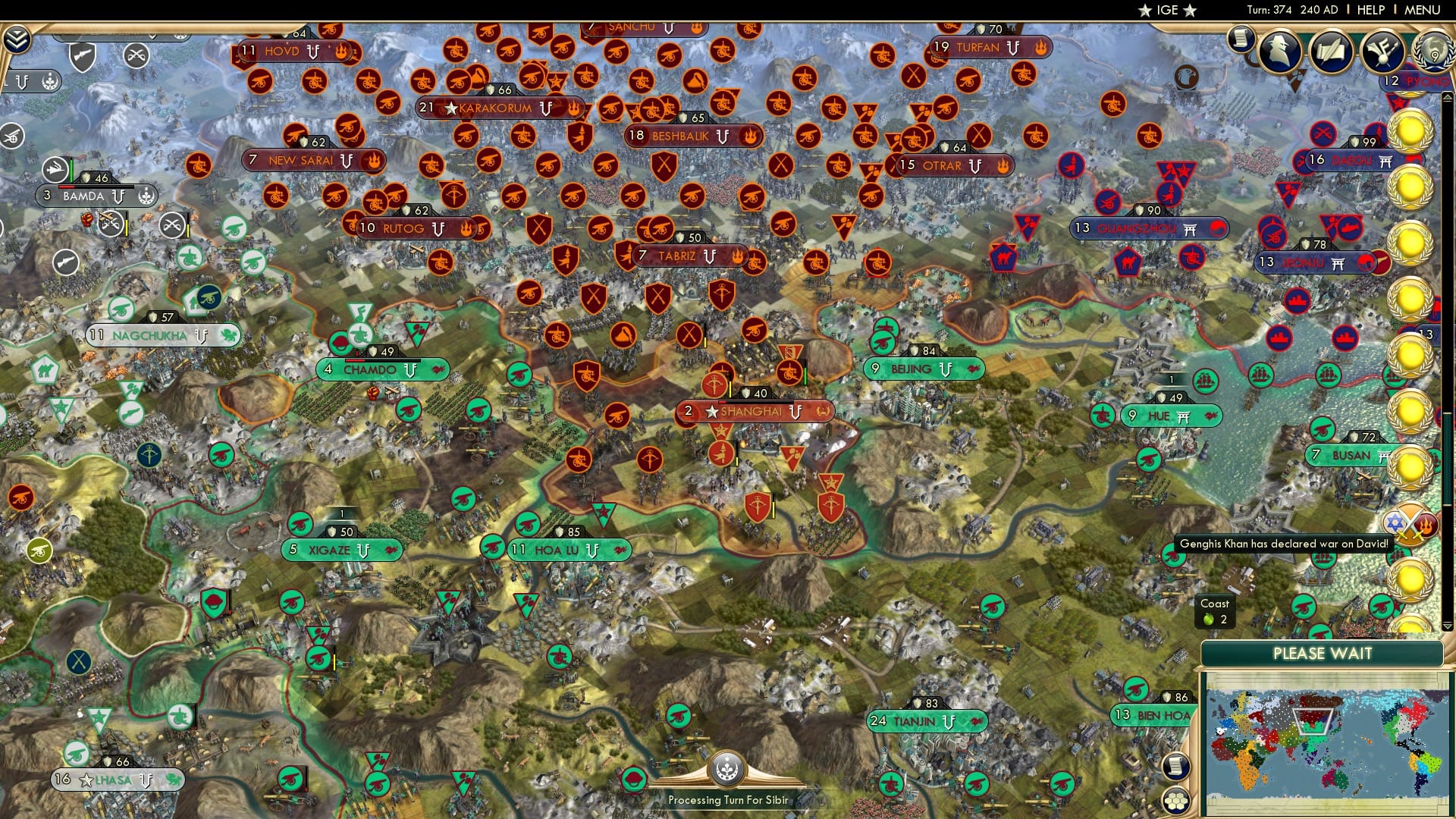Expand notifications via the down arrow below gold bubbles

1448,625
